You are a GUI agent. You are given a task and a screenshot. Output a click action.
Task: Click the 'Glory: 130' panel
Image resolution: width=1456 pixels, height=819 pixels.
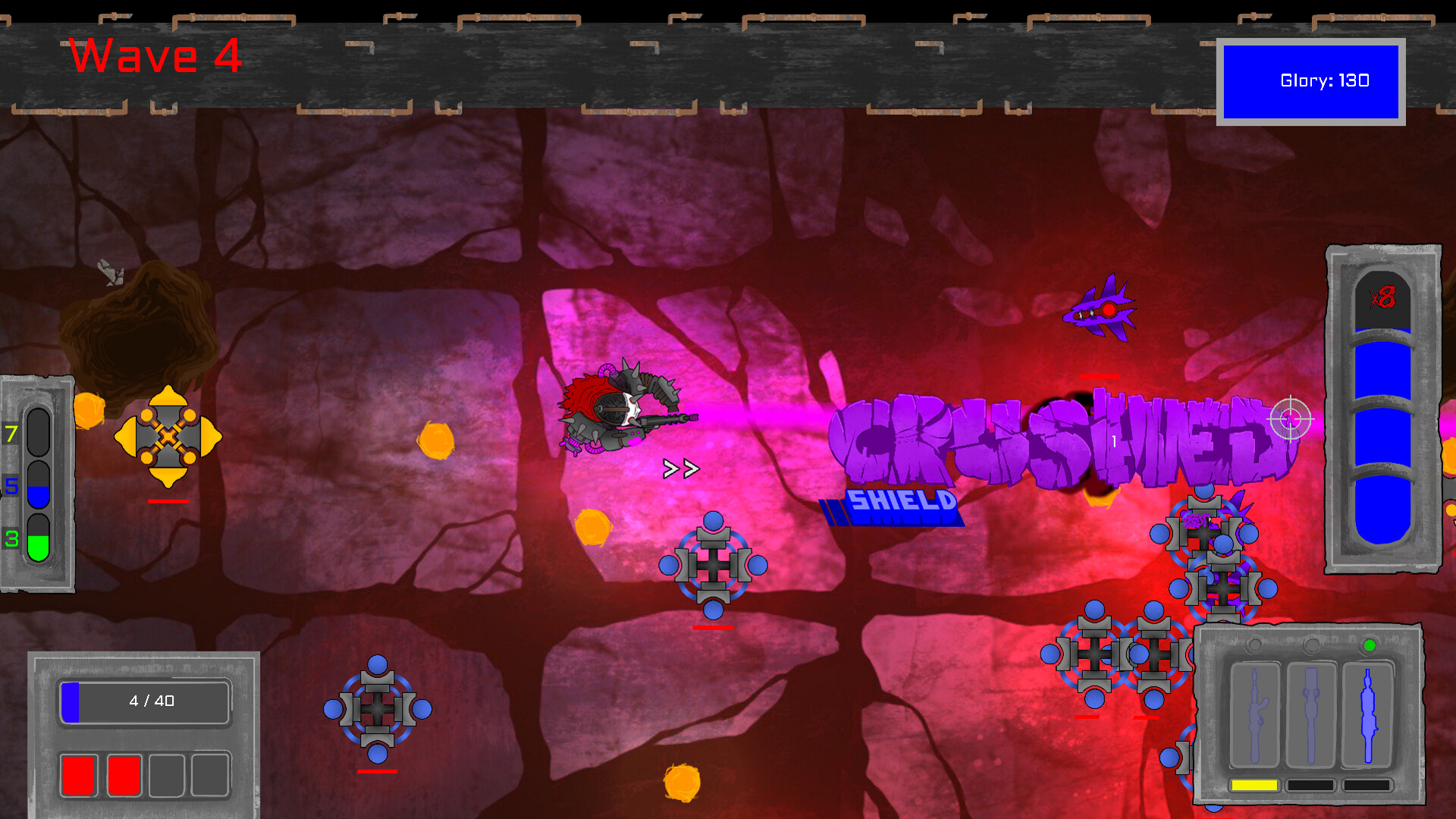coord(1325,80)
